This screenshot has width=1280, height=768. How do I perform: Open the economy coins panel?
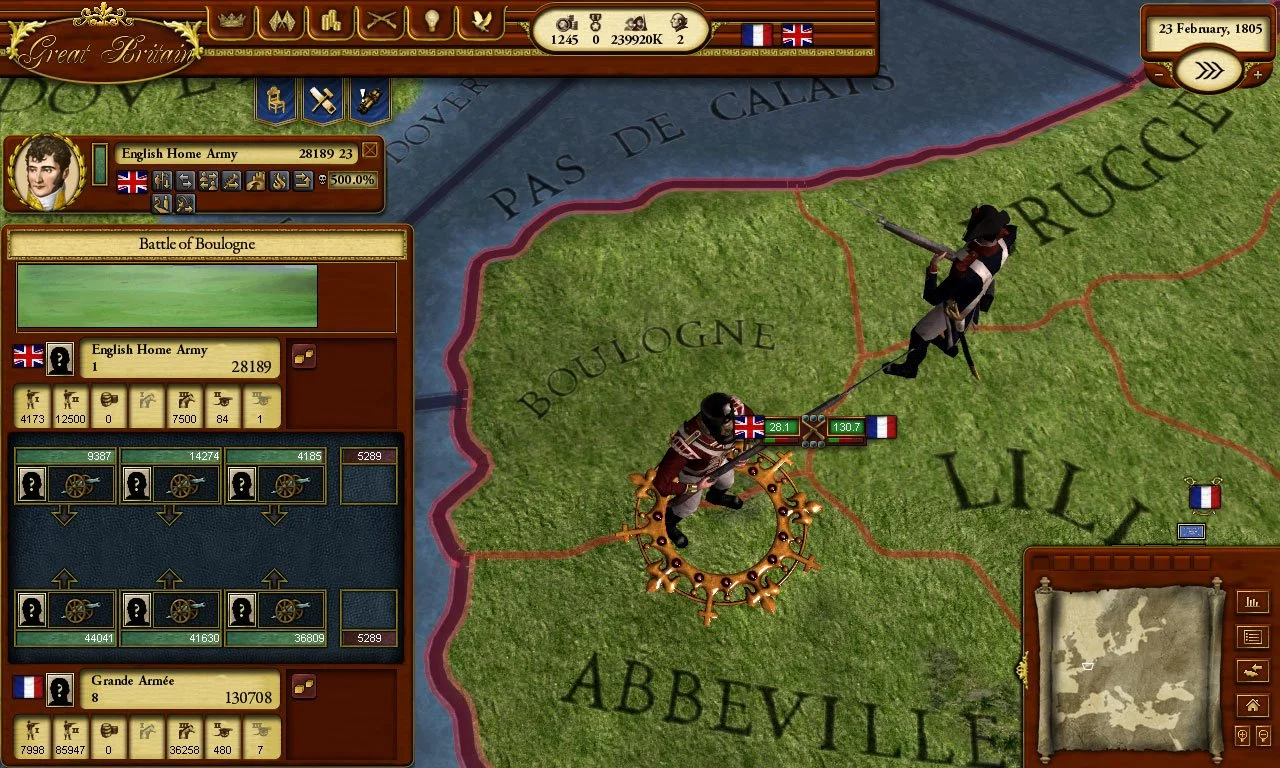(x=330, y=22)
